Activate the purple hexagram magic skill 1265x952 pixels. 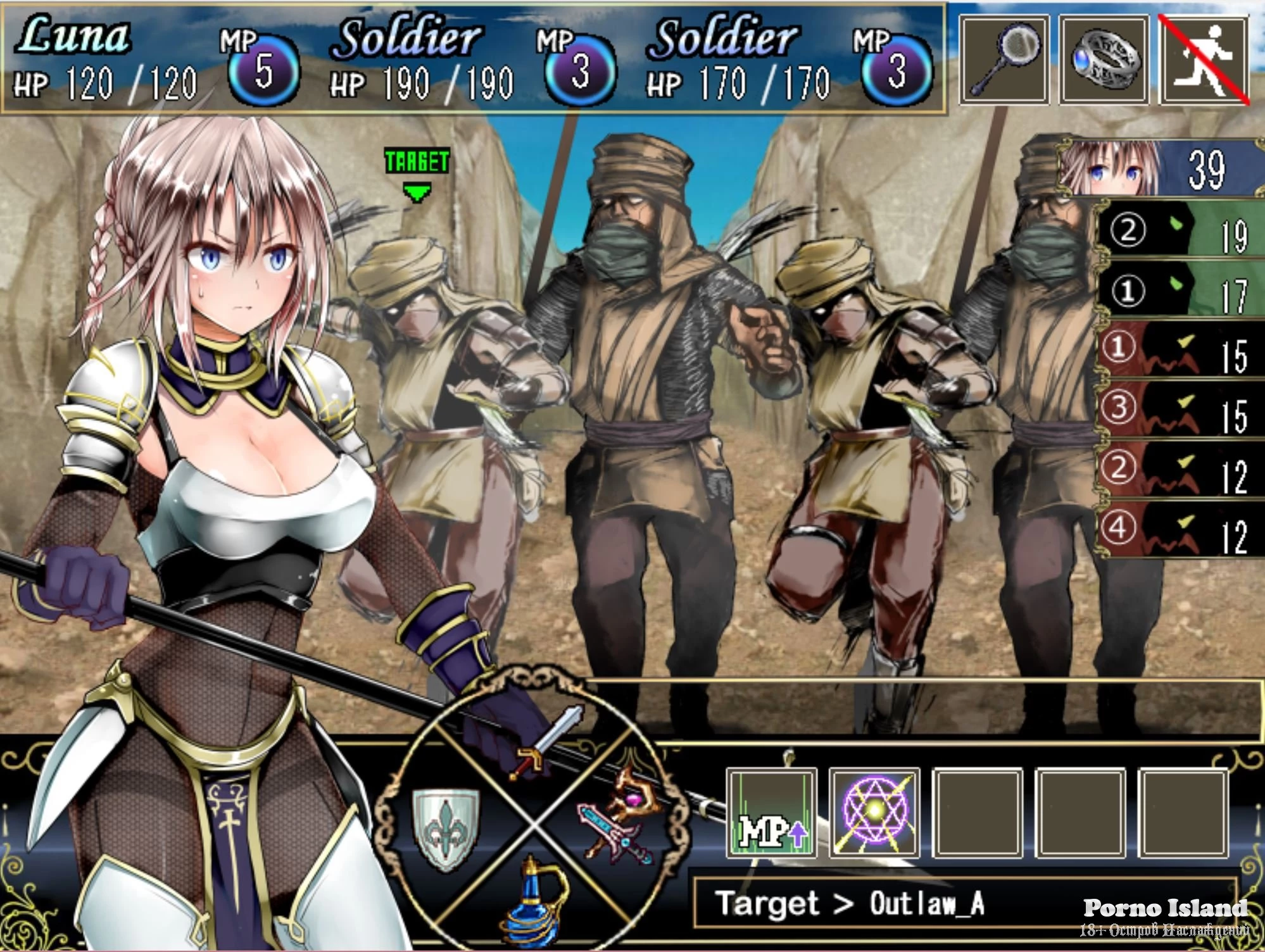click(874, 813)
